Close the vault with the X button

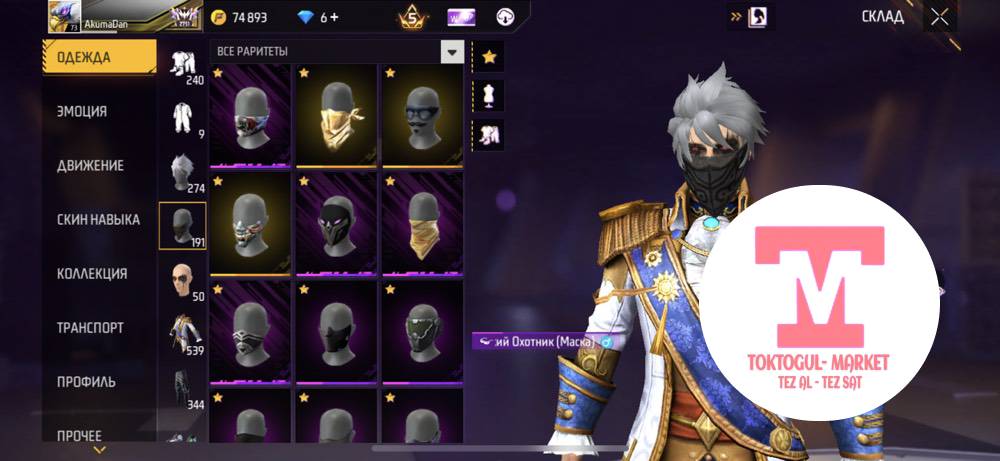point(939,16)
